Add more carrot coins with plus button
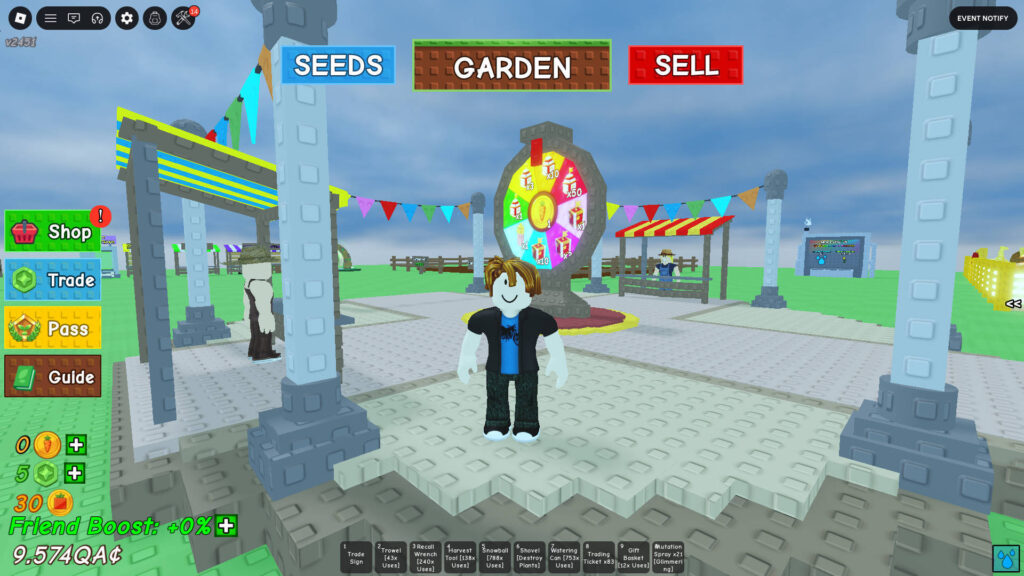This screenshot has width=1024, height=576. 76,445
